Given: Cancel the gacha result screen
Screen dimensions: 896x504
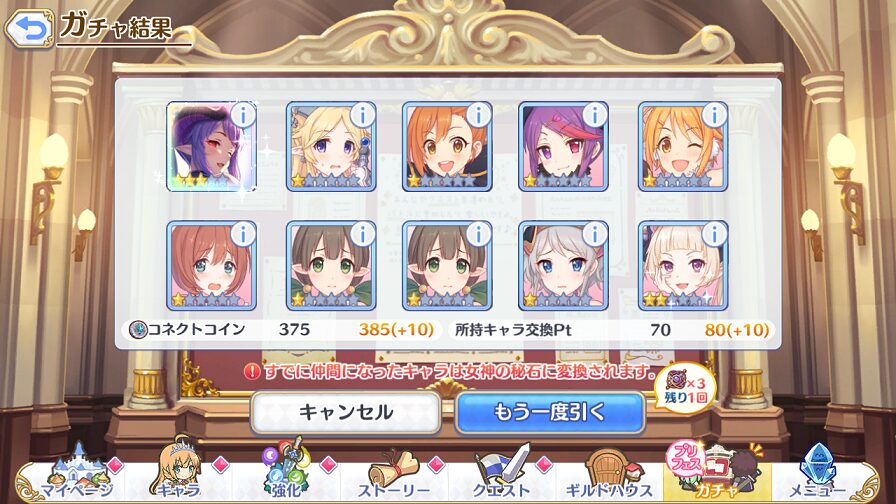Looking at the screenshot, I should coord(345,411).
